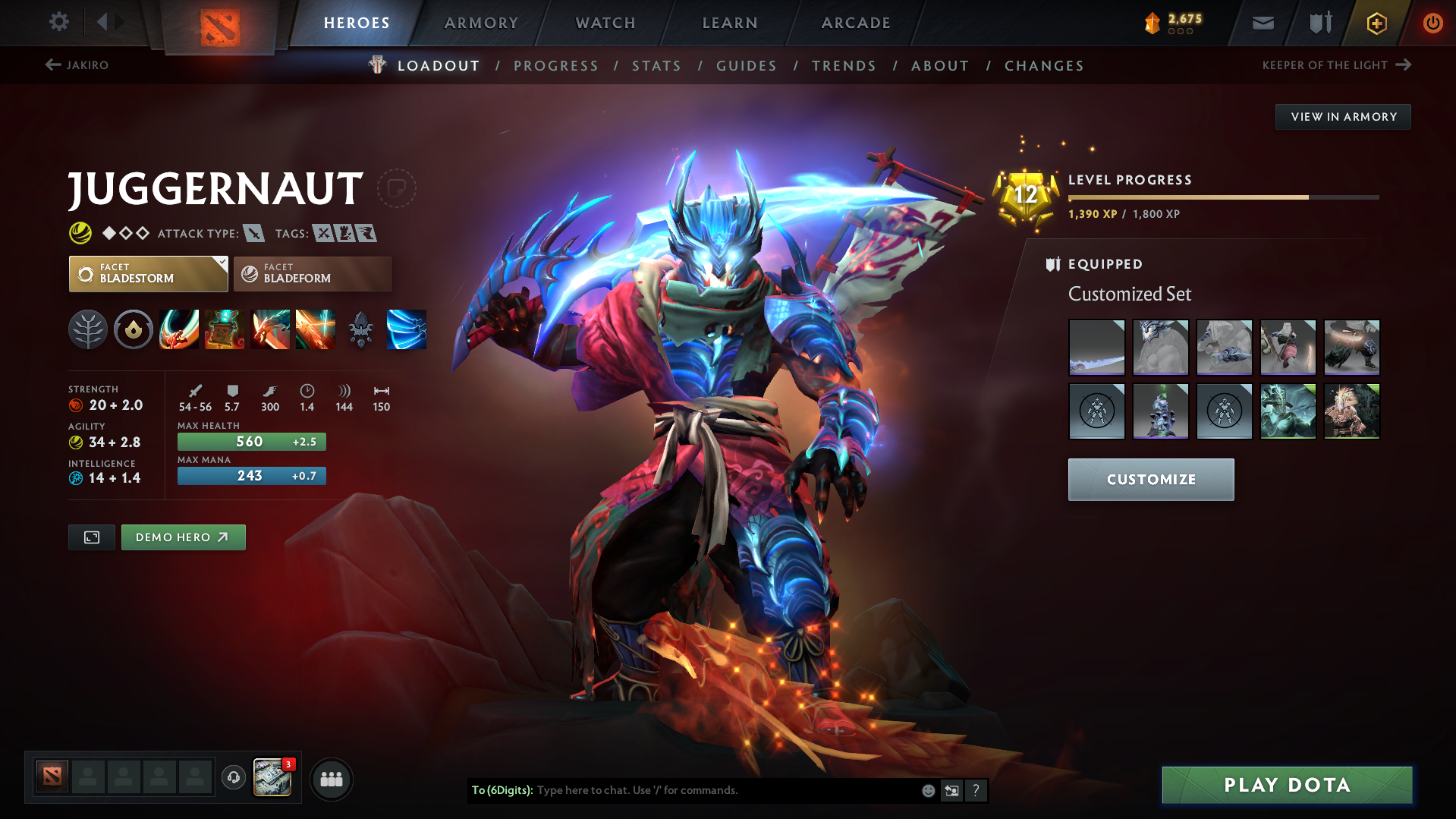
Task: Open the ARMORY menu
Action: click(x=481, y=23)
